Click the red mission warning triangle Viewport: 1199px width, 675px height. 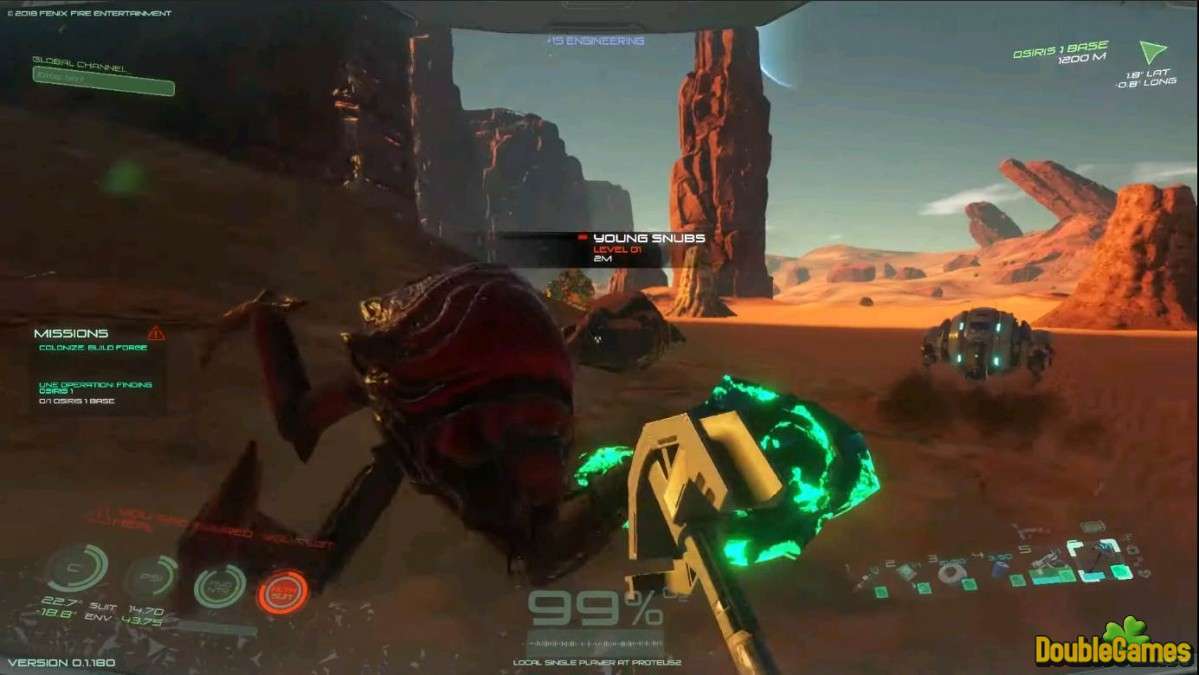click(x=156, y=333)
